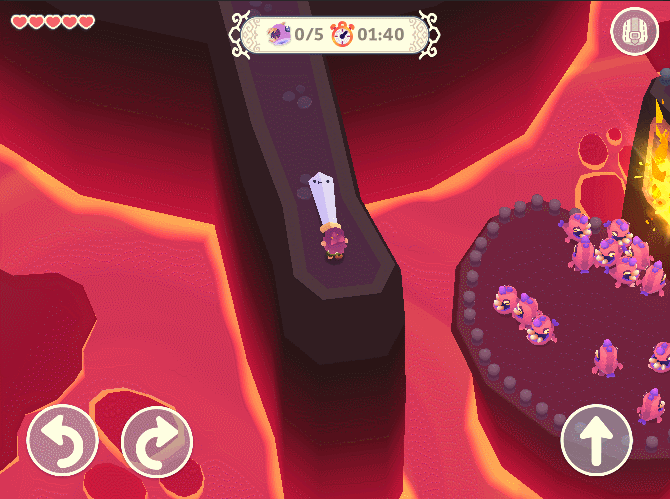Open the backpack menu button
Image resolution: width=670 pixels, height=499 pixels.
tap(633, 31)
